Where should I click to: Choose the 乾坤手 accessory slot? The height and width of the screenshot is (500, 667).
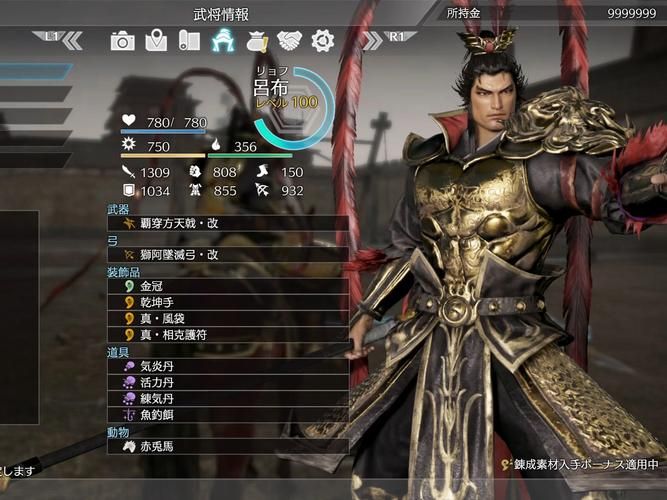(228, 302)
